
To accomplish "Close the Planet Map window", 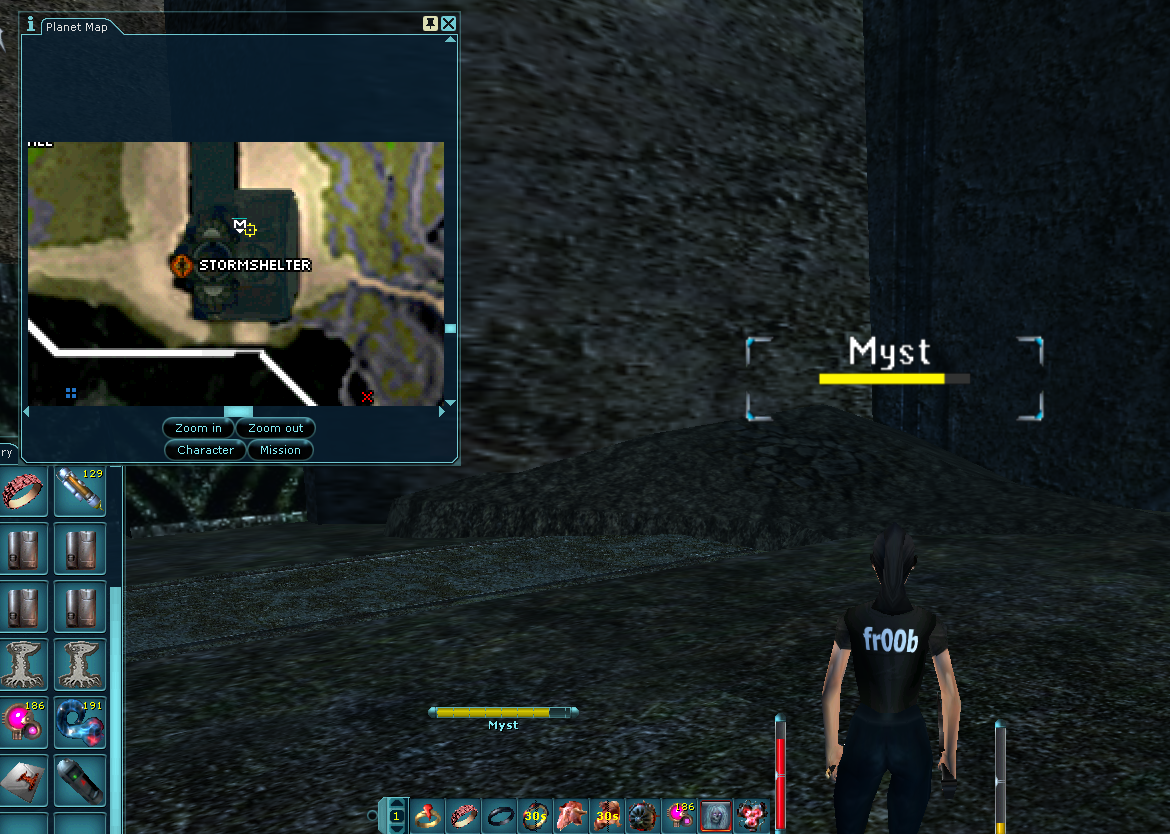I will click(x=449, y=24).
